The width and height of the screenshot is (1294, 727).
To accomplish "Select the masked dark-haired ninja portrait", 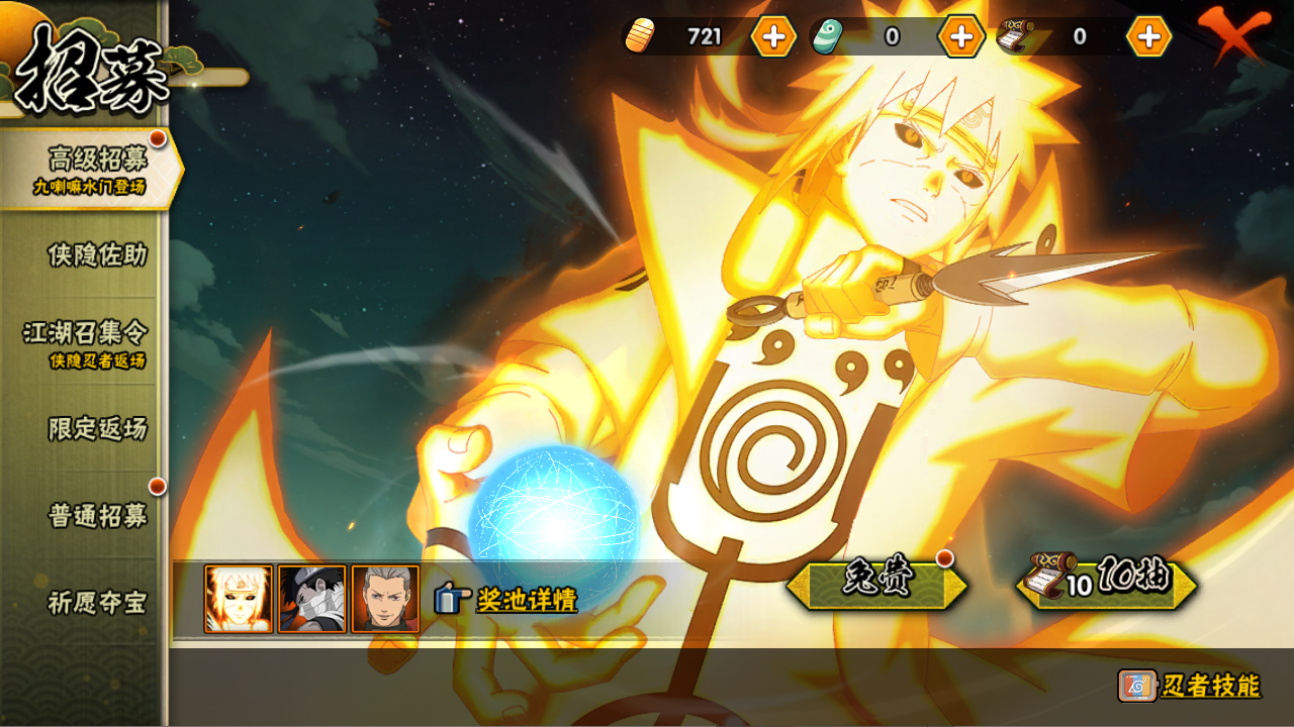I will pyautogui.click(x=312, y=599).
